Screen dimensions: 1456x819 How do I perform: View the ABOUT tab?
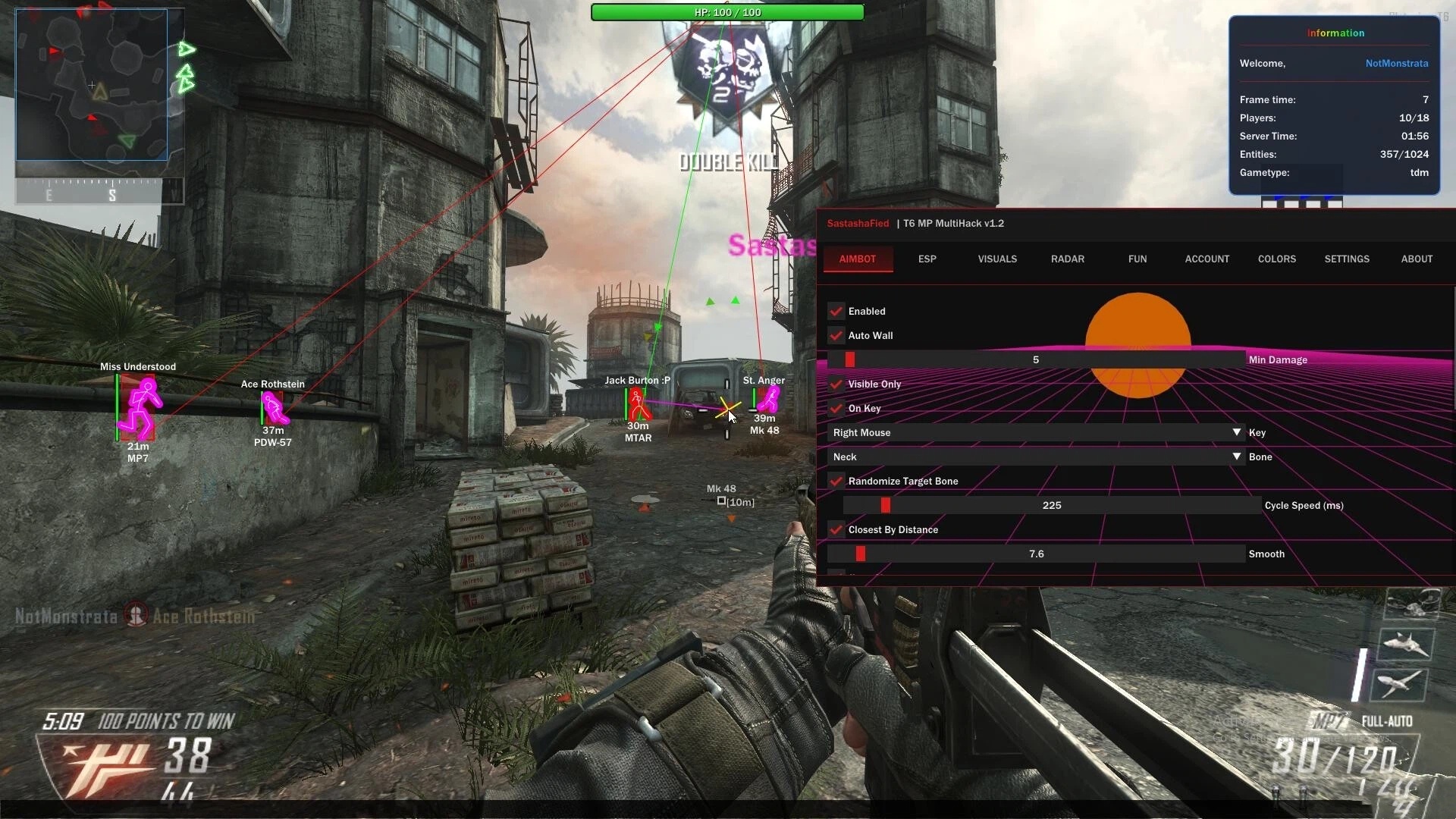pyautogui.click(x=1416, y=259)
